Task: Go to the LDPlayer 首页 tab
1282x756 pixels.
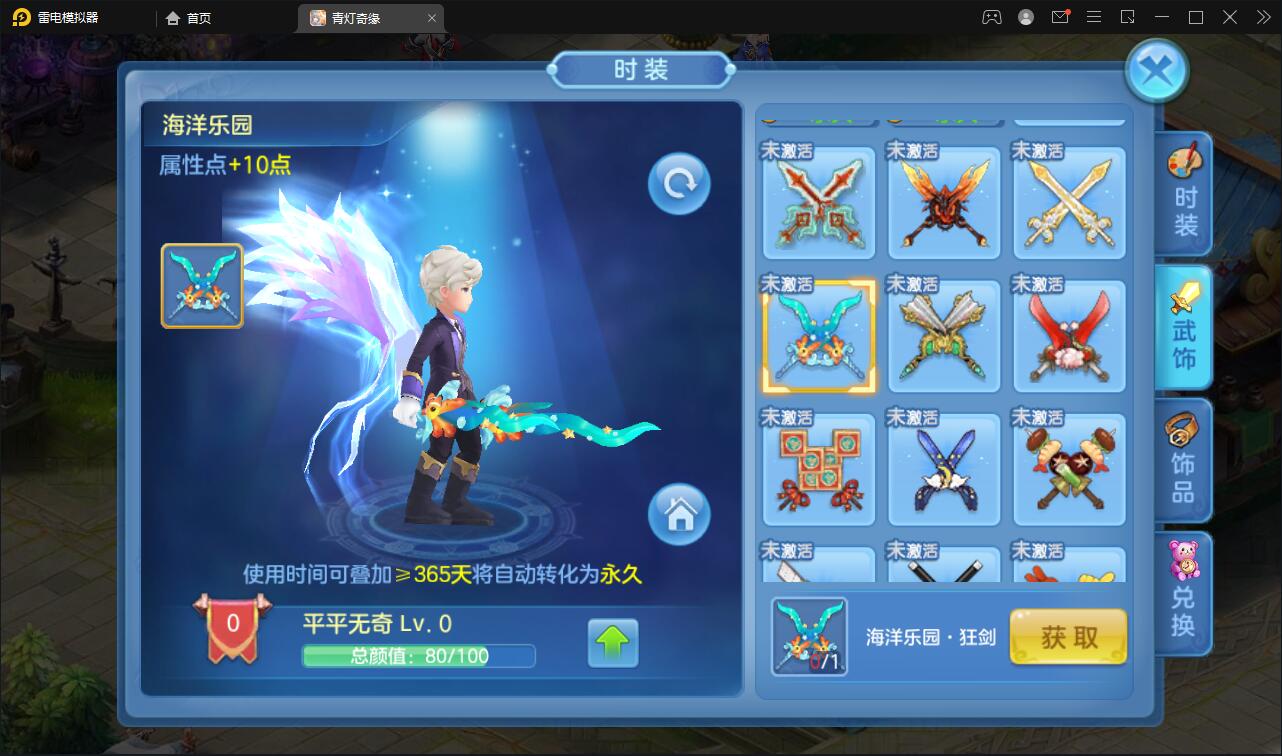Action: (186, 17)
